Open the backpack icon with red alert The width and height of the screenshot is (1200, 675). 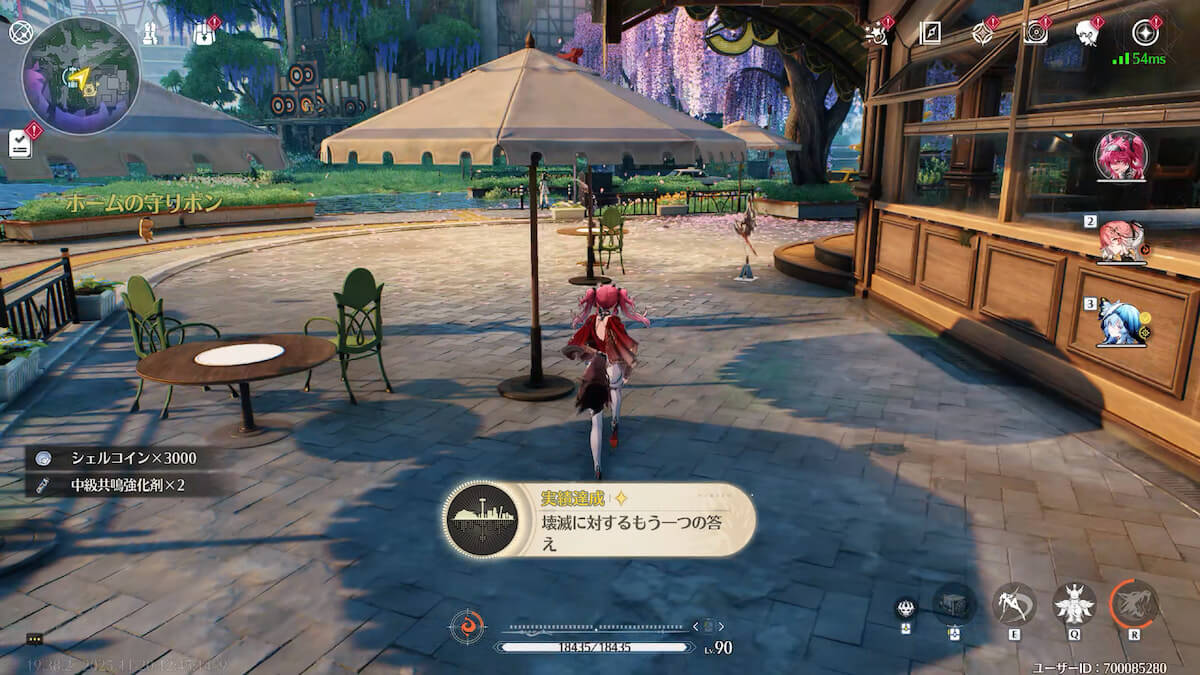pyautogui.click(x=205, y=34)
